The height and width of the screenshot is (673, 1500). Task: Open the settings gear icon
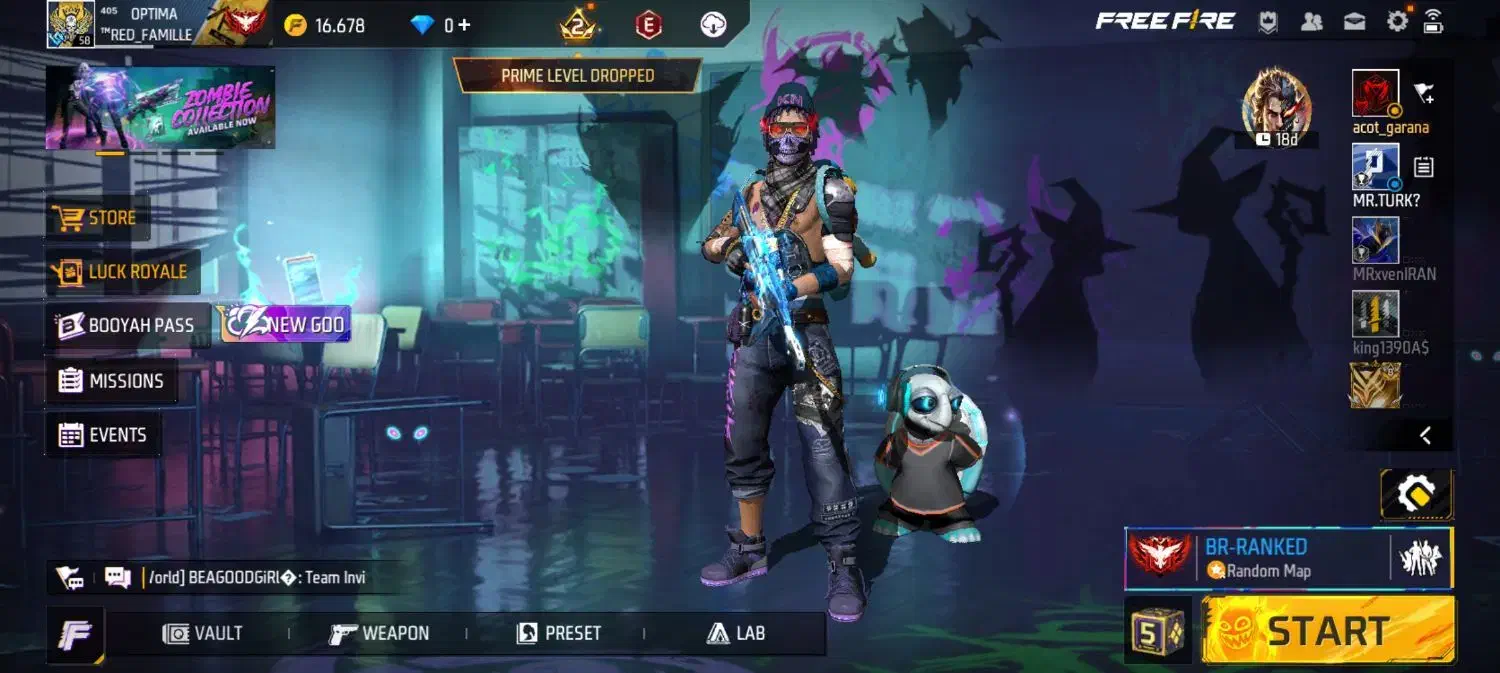point(1397,22)
